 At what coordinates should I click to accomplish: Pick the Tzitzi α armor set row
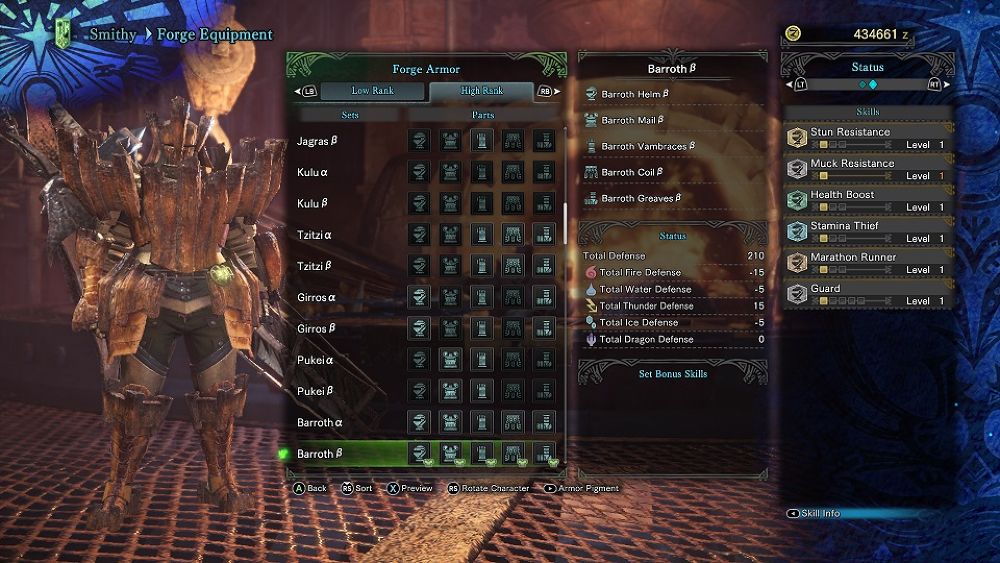(x=315, y=235)
